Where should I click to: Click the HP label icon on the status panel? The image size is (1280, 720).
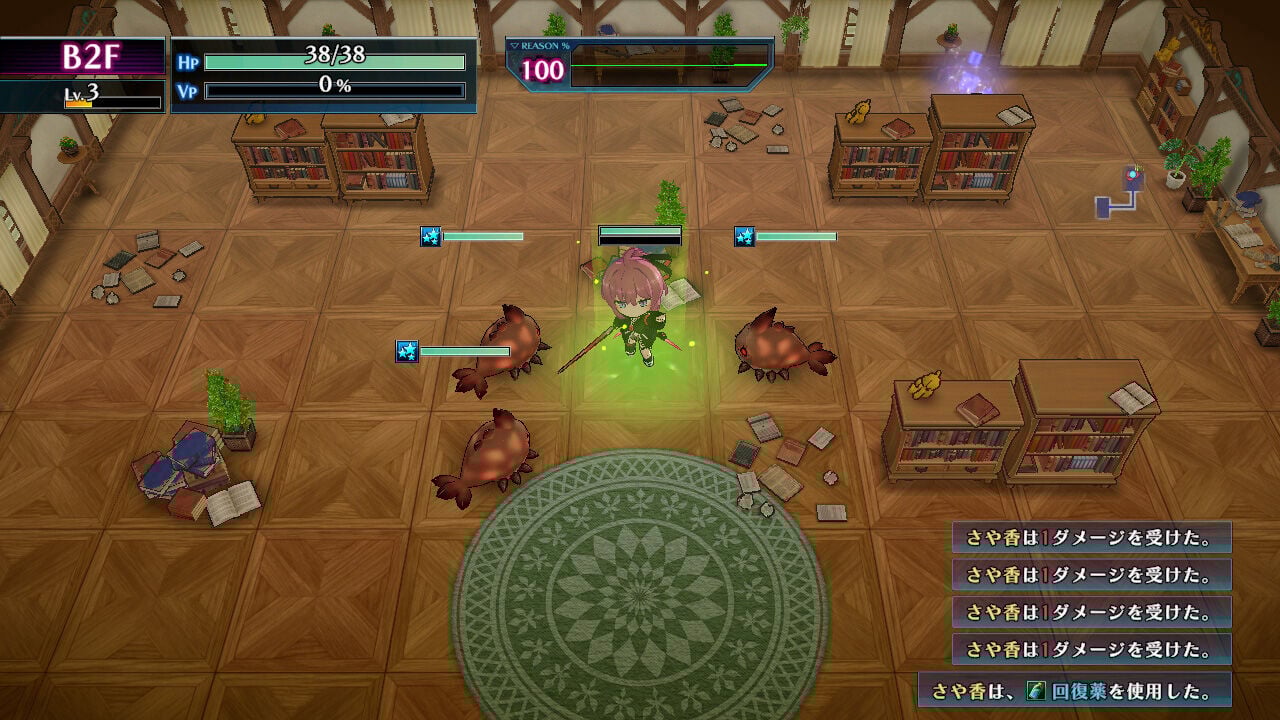(x=188, y=61)
